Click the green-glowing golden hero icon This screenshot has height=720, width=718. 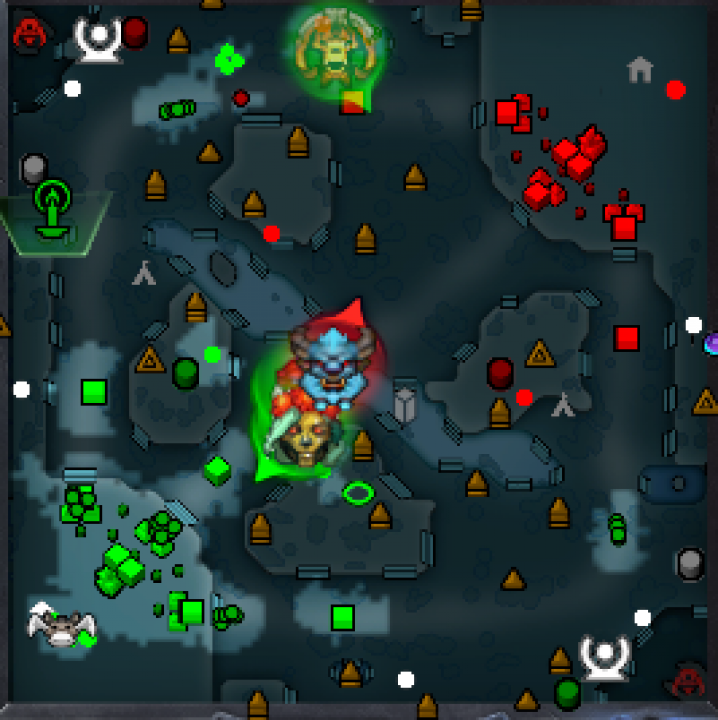pos(335,45)
